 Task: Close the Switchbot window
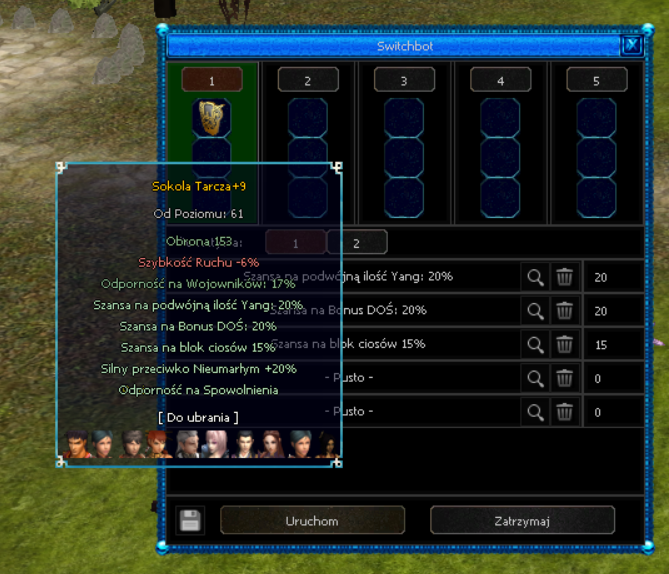(630, 45)
